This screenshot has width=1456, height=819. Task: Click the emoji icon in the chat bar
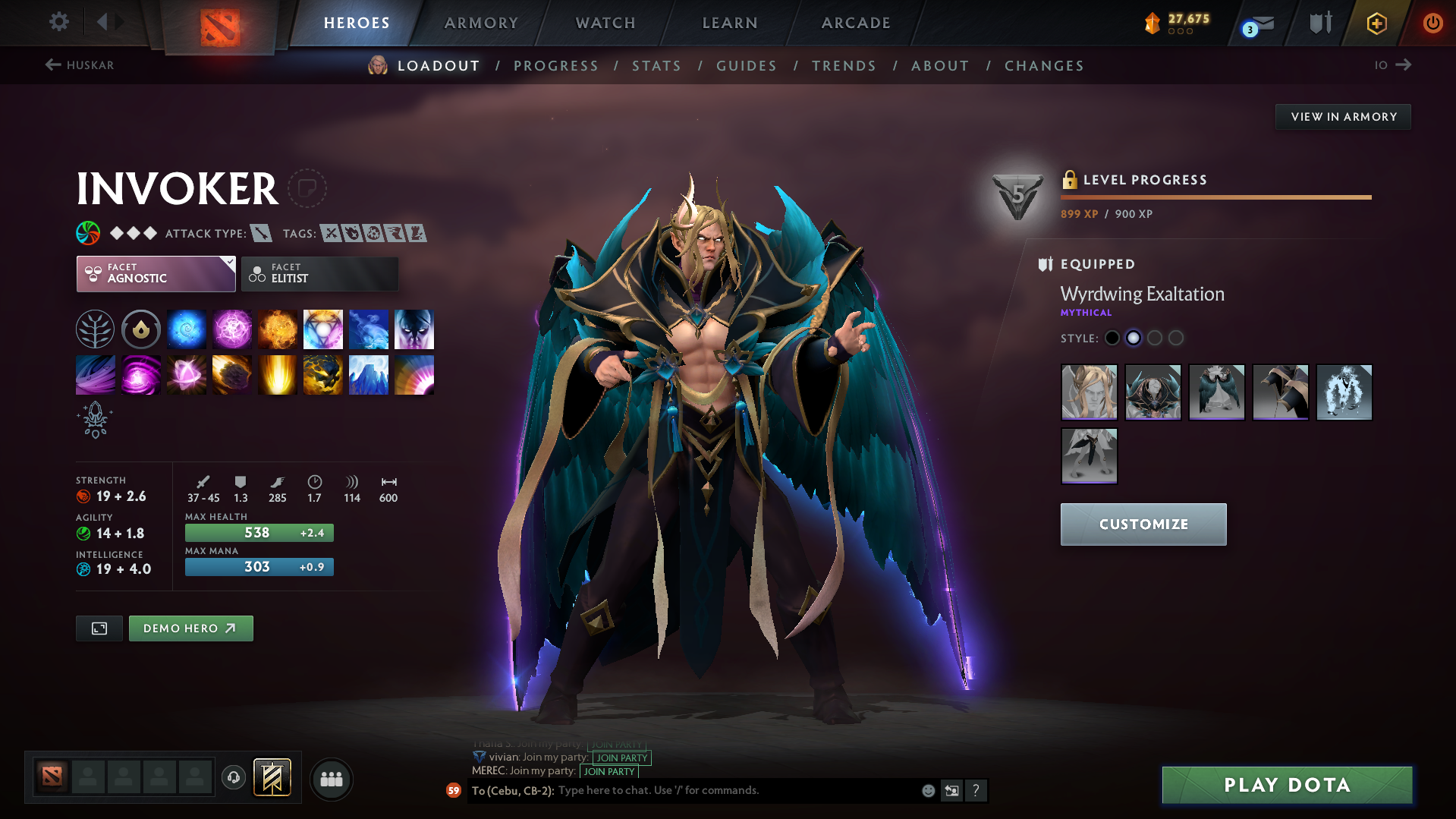(x=927, y=790)
